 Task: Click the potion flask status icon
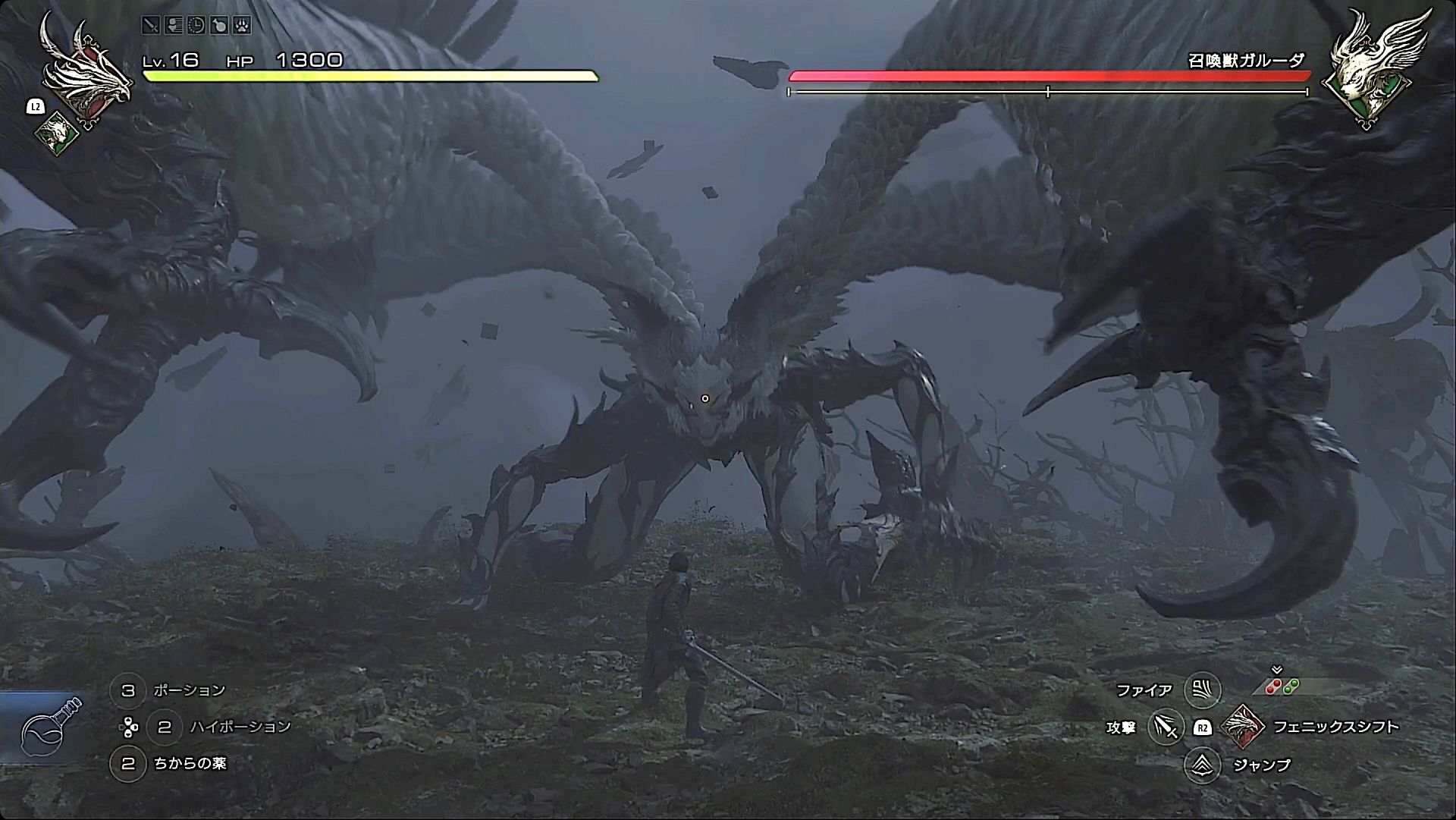pos(219,25)
